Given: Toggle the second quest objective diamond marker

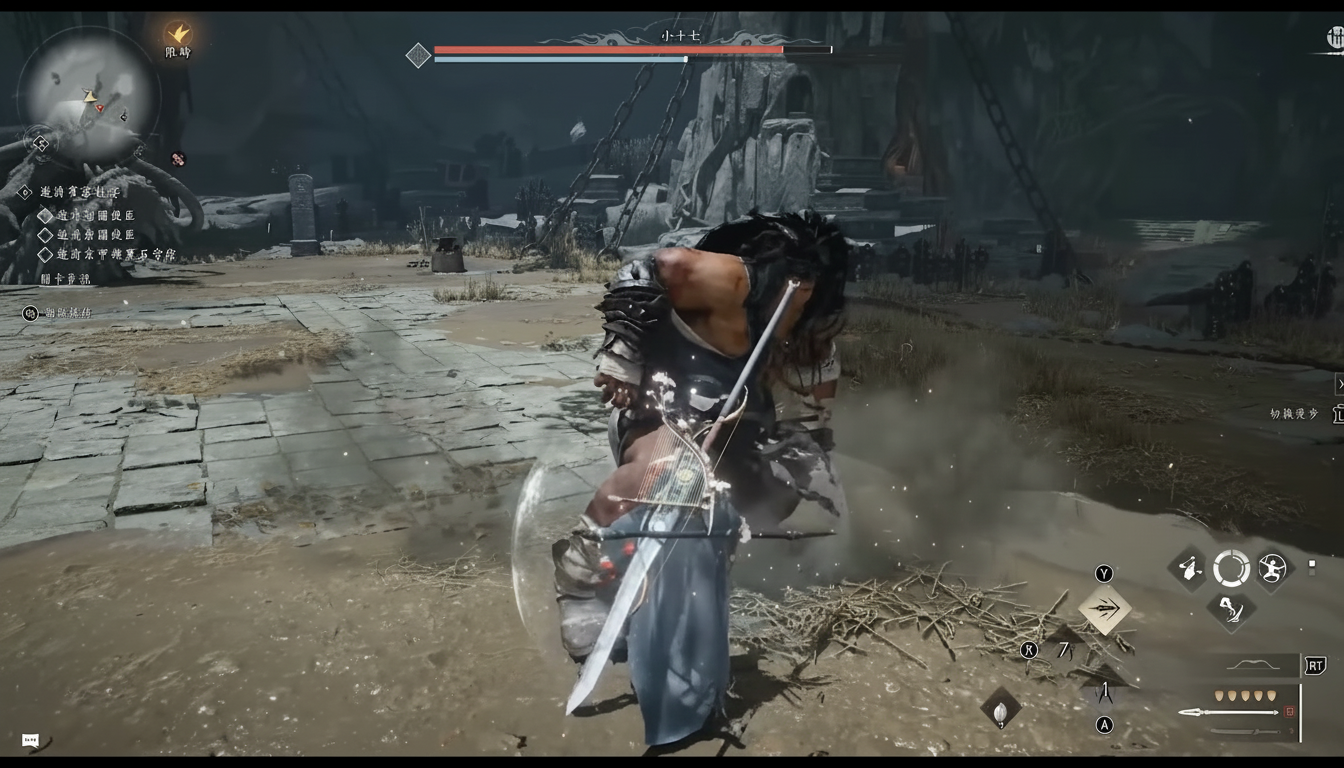Looking at the screenshot, I should tap(45, 235).
